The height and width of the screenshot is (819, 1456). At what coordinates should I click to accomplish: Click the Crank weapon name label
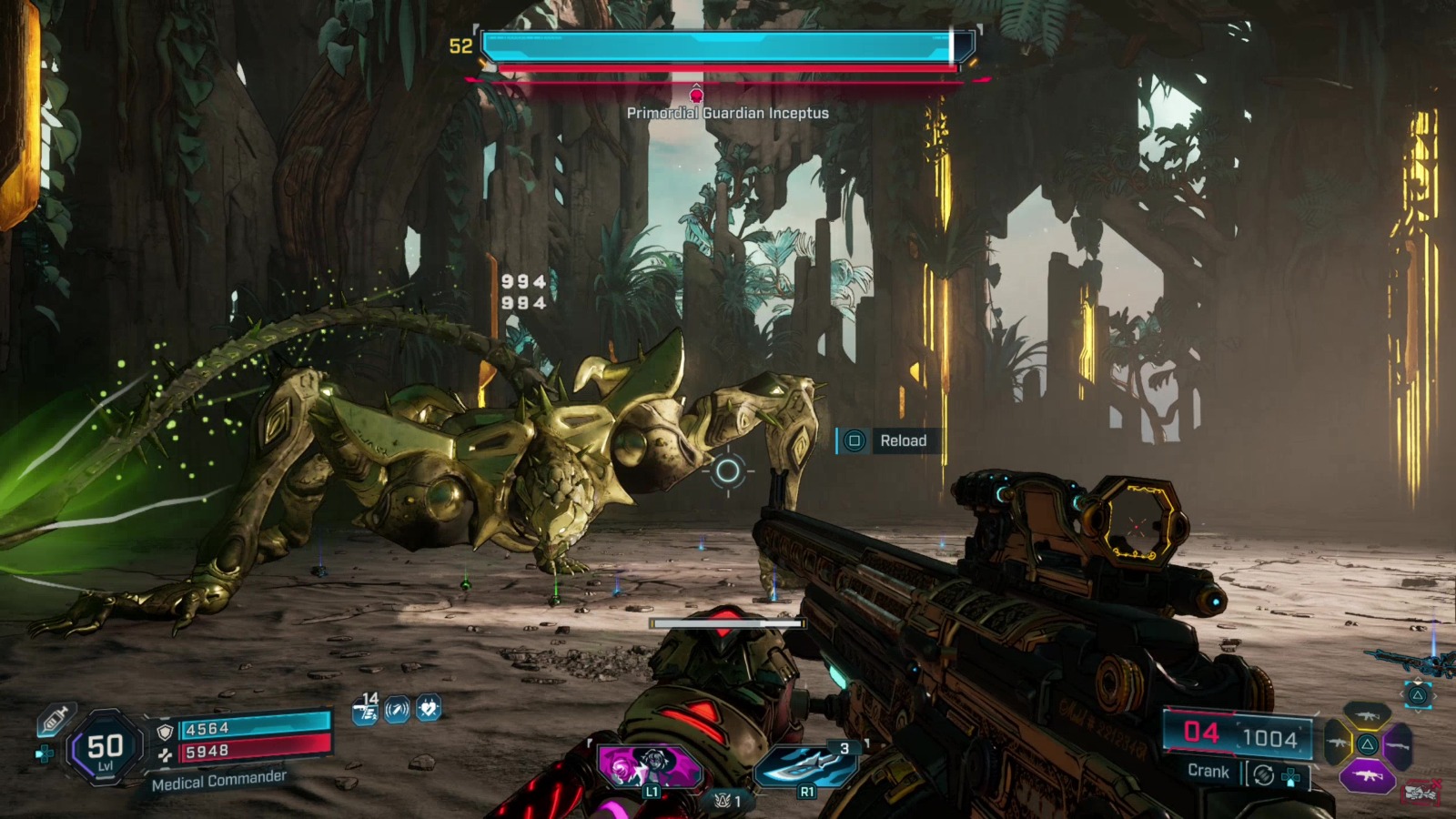pyautogui.click(x=1208, y=771)
